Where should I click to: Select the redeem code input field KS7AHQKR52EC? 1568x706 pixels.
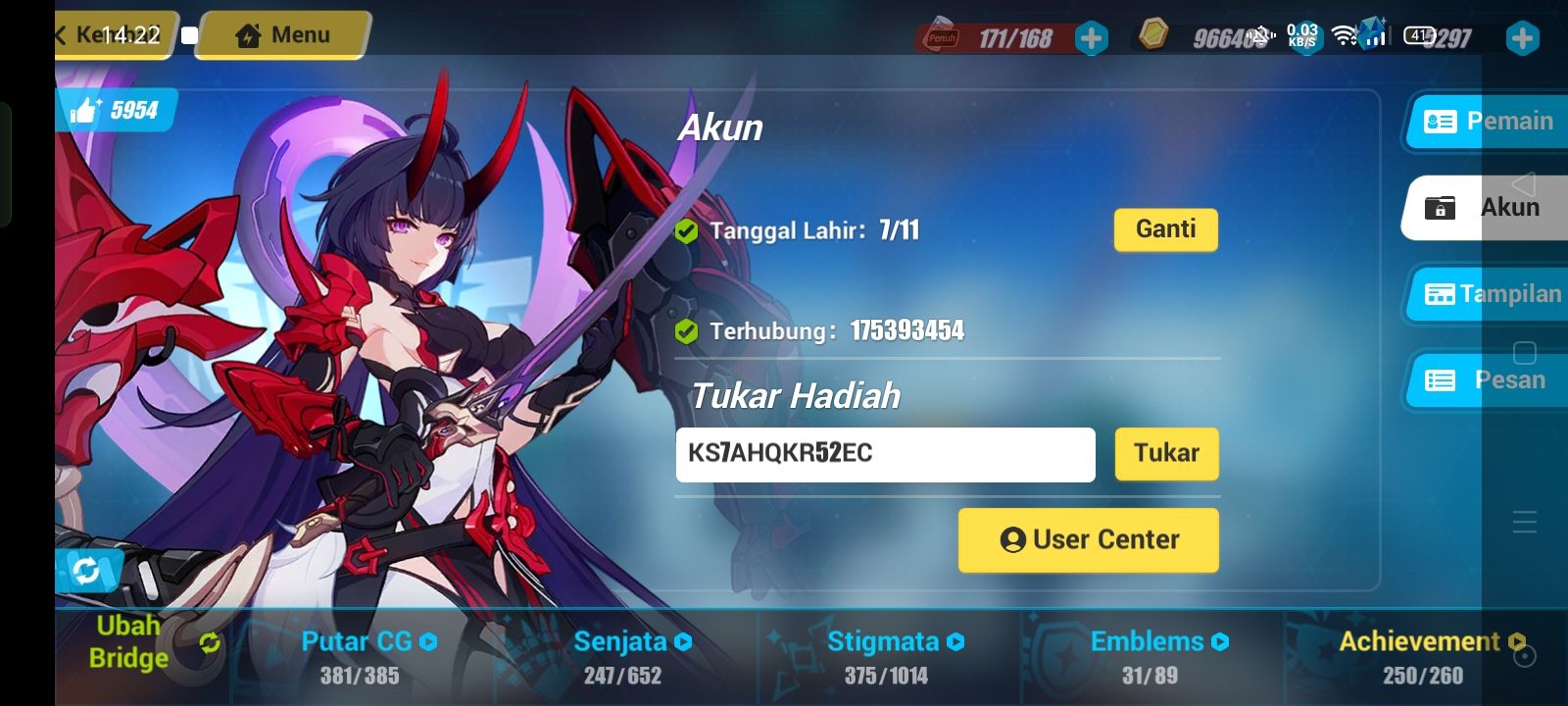(885, 454)
